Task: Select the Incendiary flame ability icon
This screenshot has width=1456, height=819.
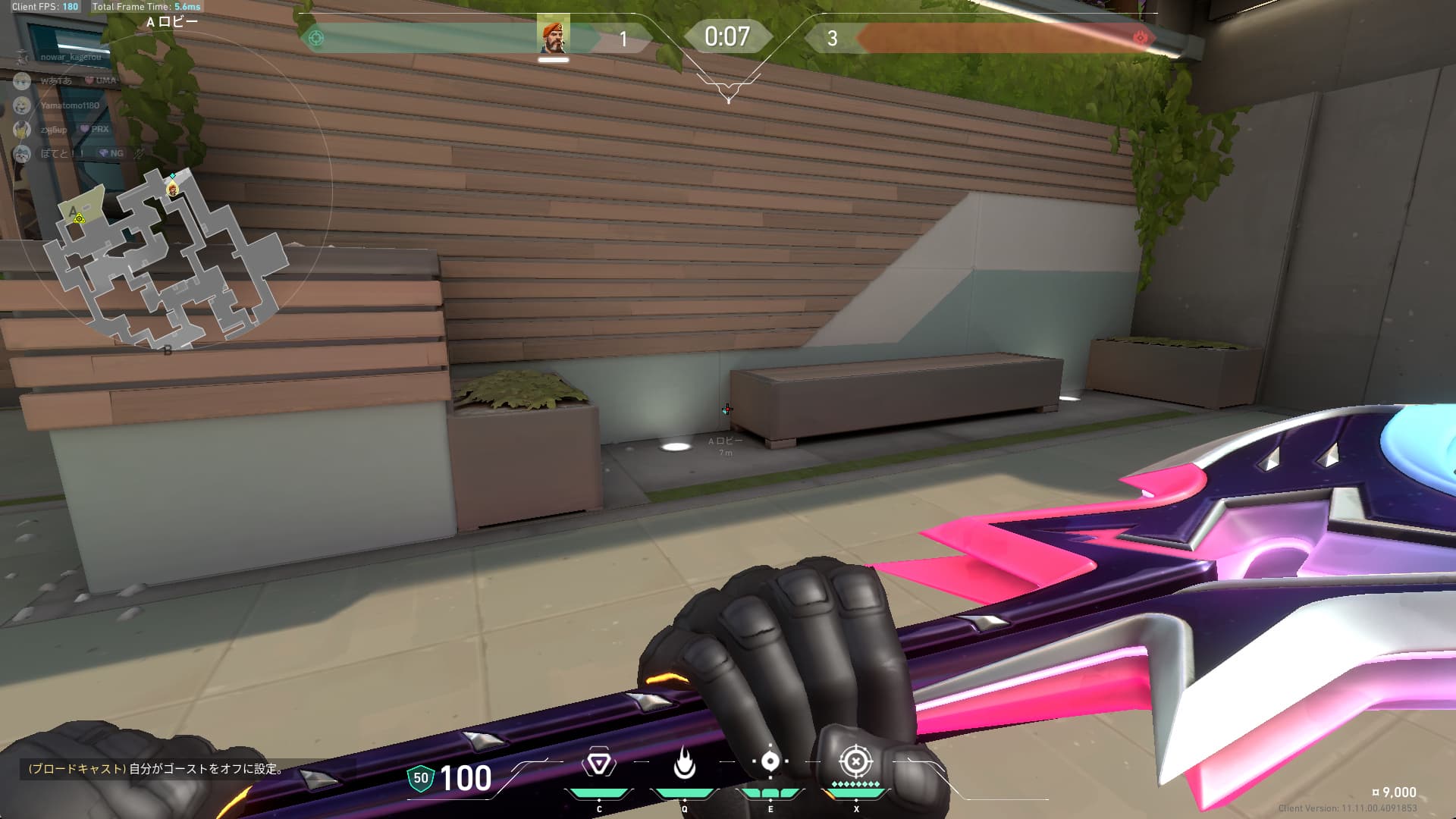Action: coord(684,763)
